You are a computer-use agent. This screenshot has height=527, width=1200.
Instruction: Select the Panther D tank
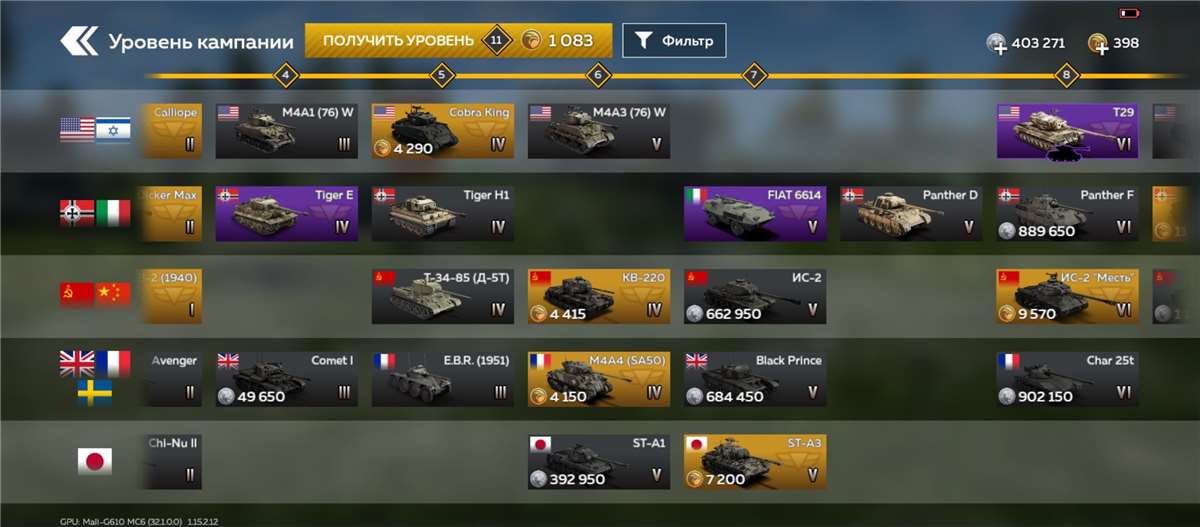(910, 212)
